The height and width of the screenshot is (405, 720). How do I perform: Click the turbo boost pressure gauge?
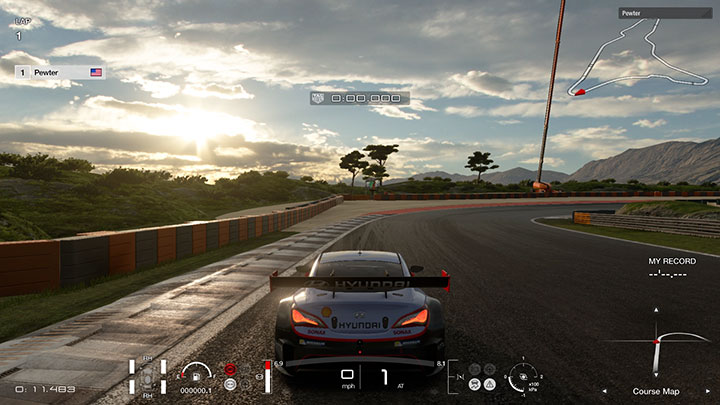point(522,376)
